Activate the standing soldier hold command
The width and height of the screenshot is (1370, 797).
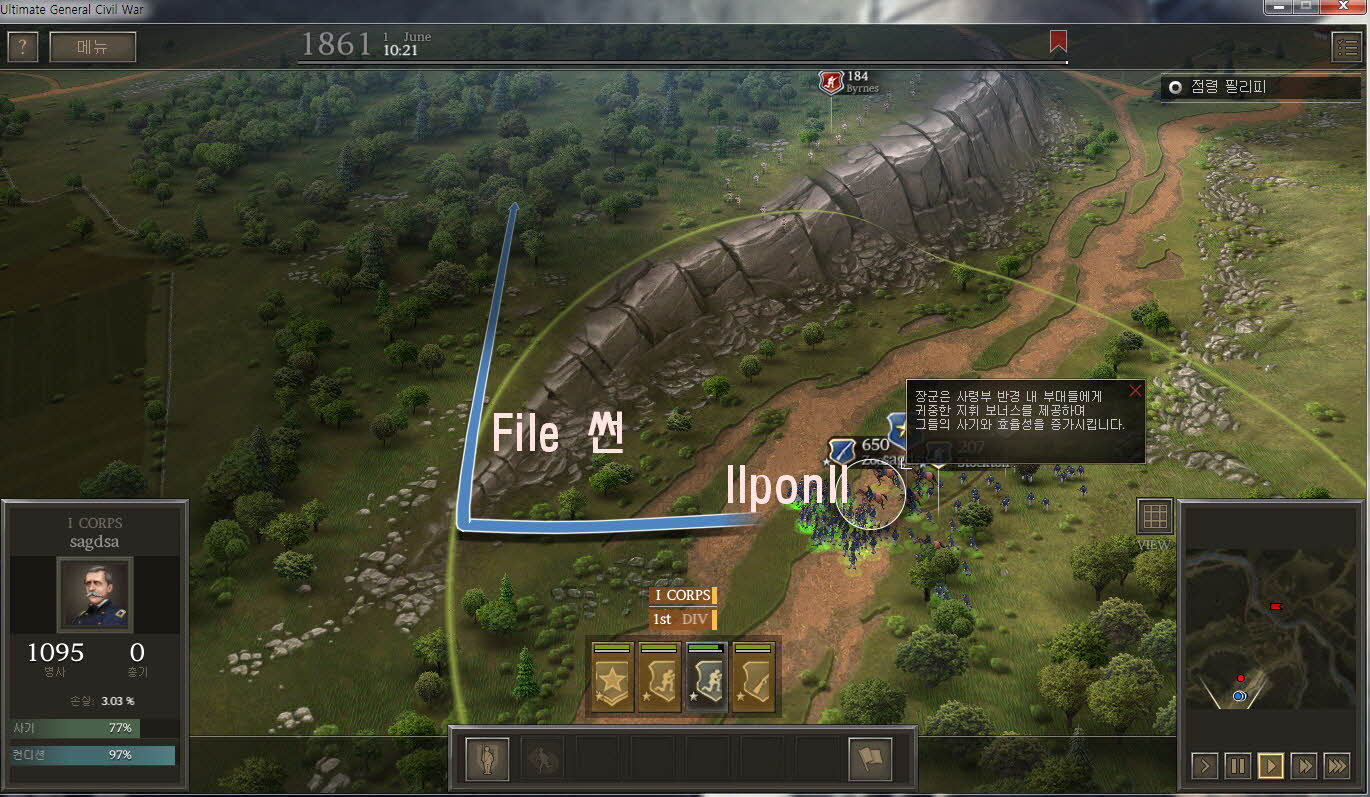click(488, 759)
